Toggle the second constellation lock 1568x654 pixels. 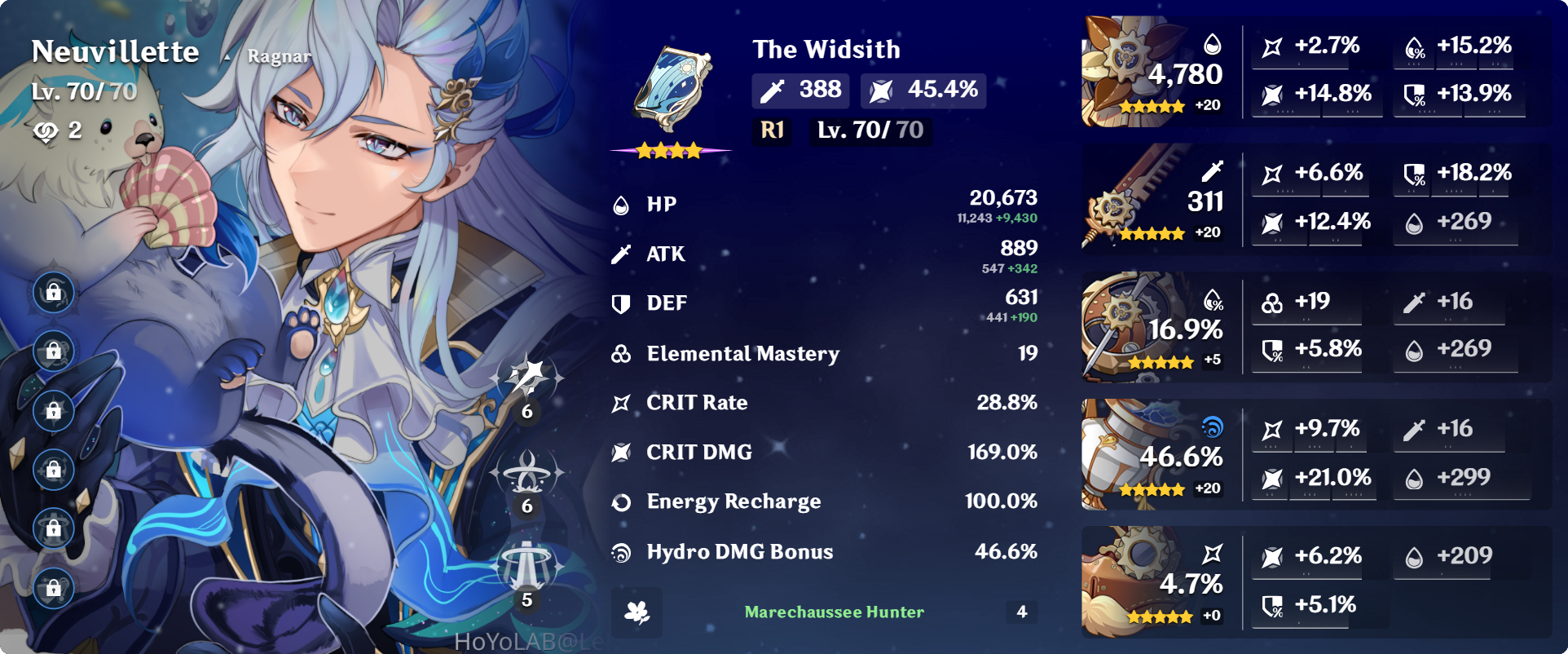click(53, 351)
